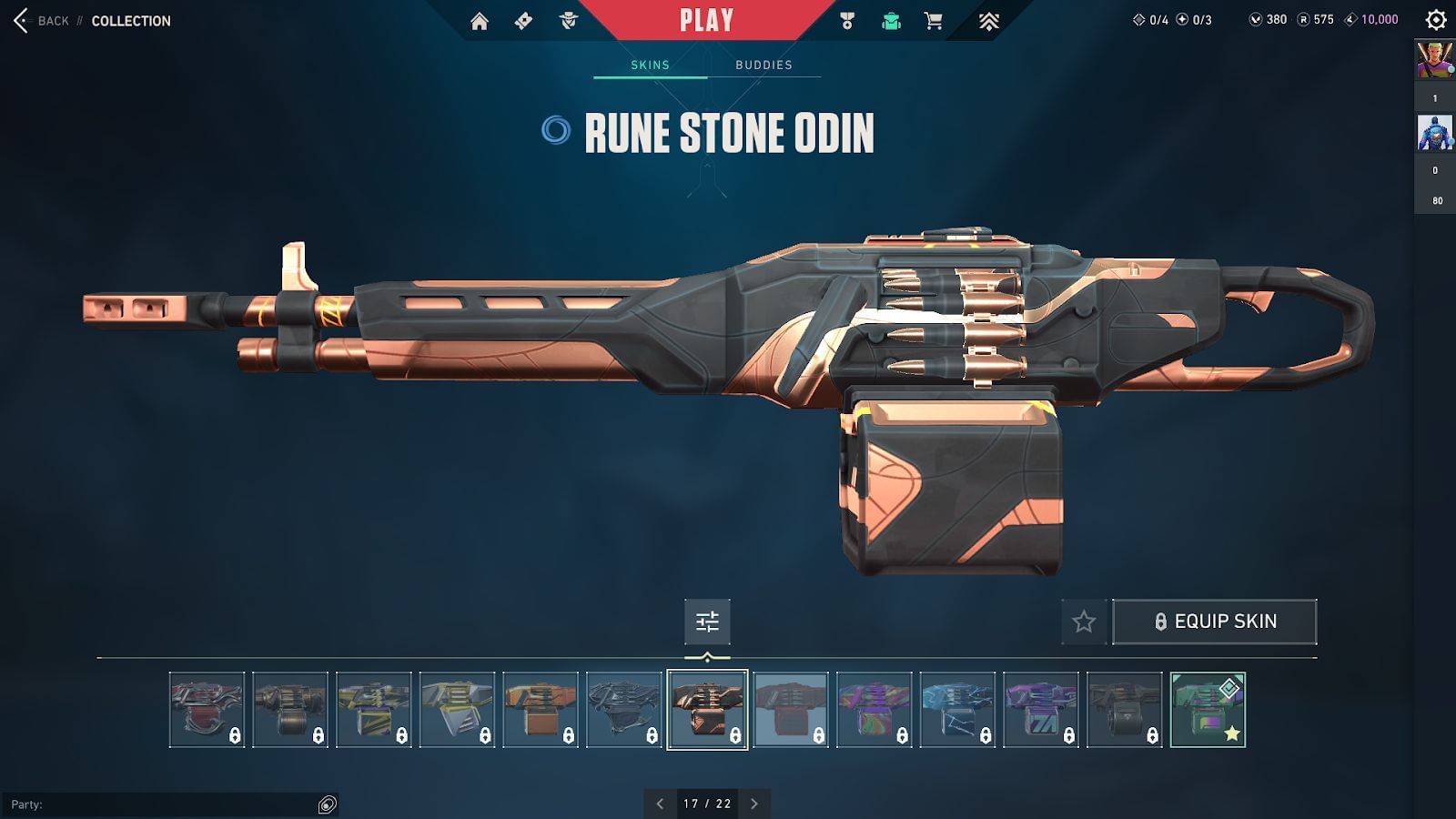Click Equip Skin for Rune Stone Odin

(x=1215, y=622)
